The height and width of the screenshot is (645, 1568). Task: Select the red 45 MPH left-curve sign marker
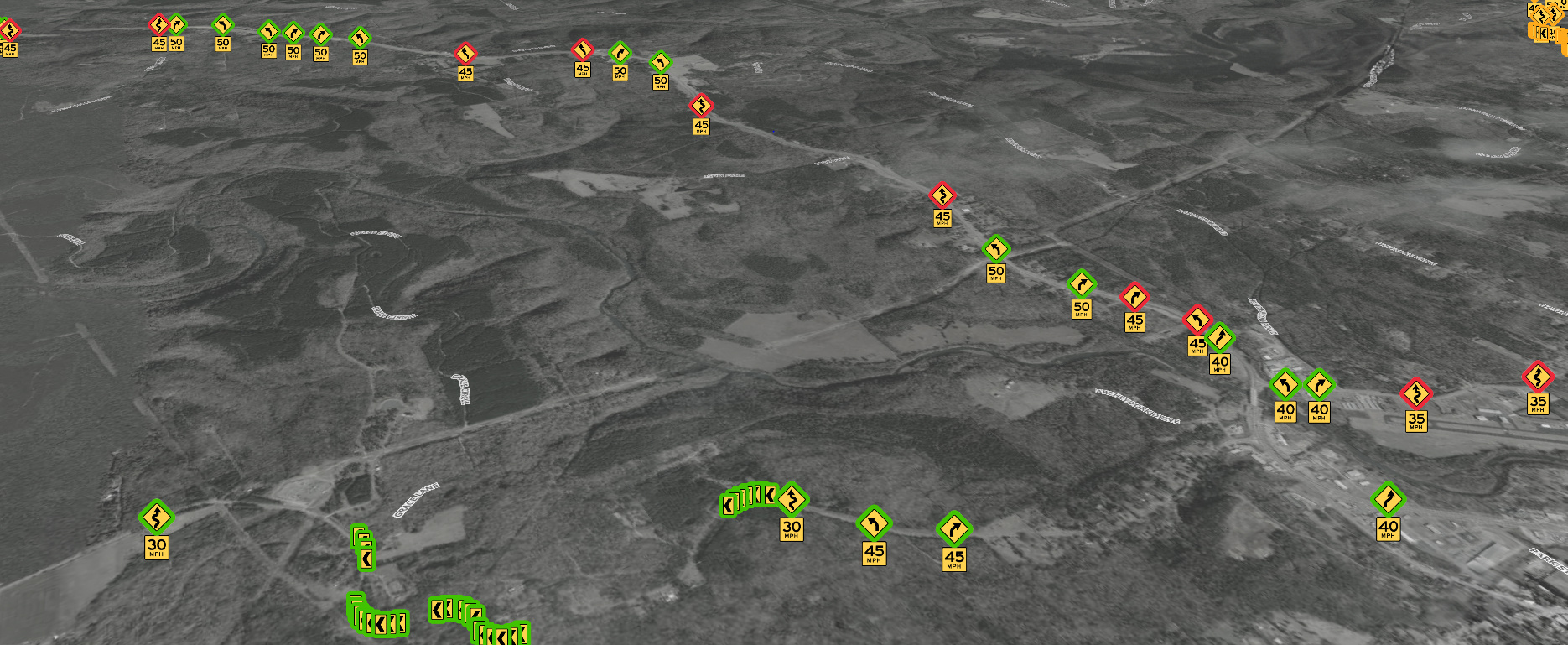[1197, 320]
